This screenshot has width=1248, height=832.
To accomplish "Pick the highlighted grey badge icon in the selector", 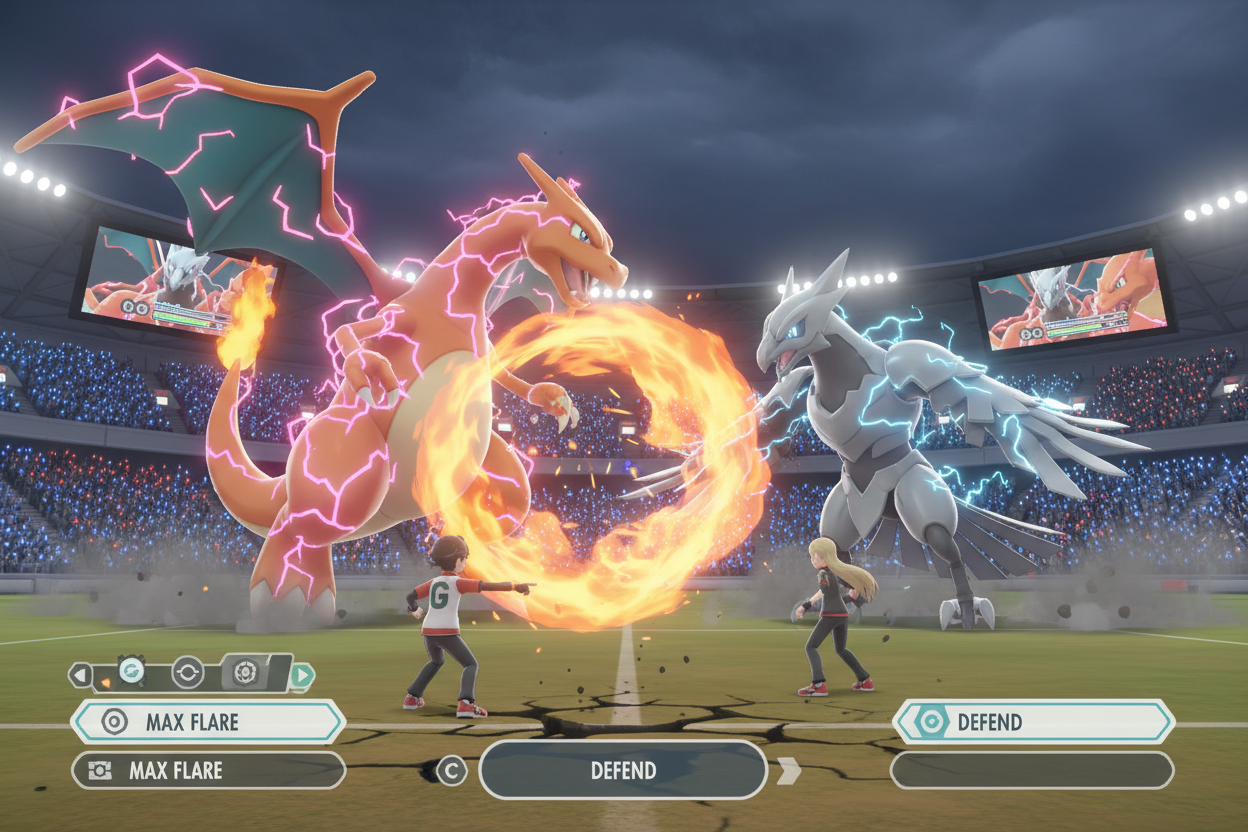I will click(246, 673).
